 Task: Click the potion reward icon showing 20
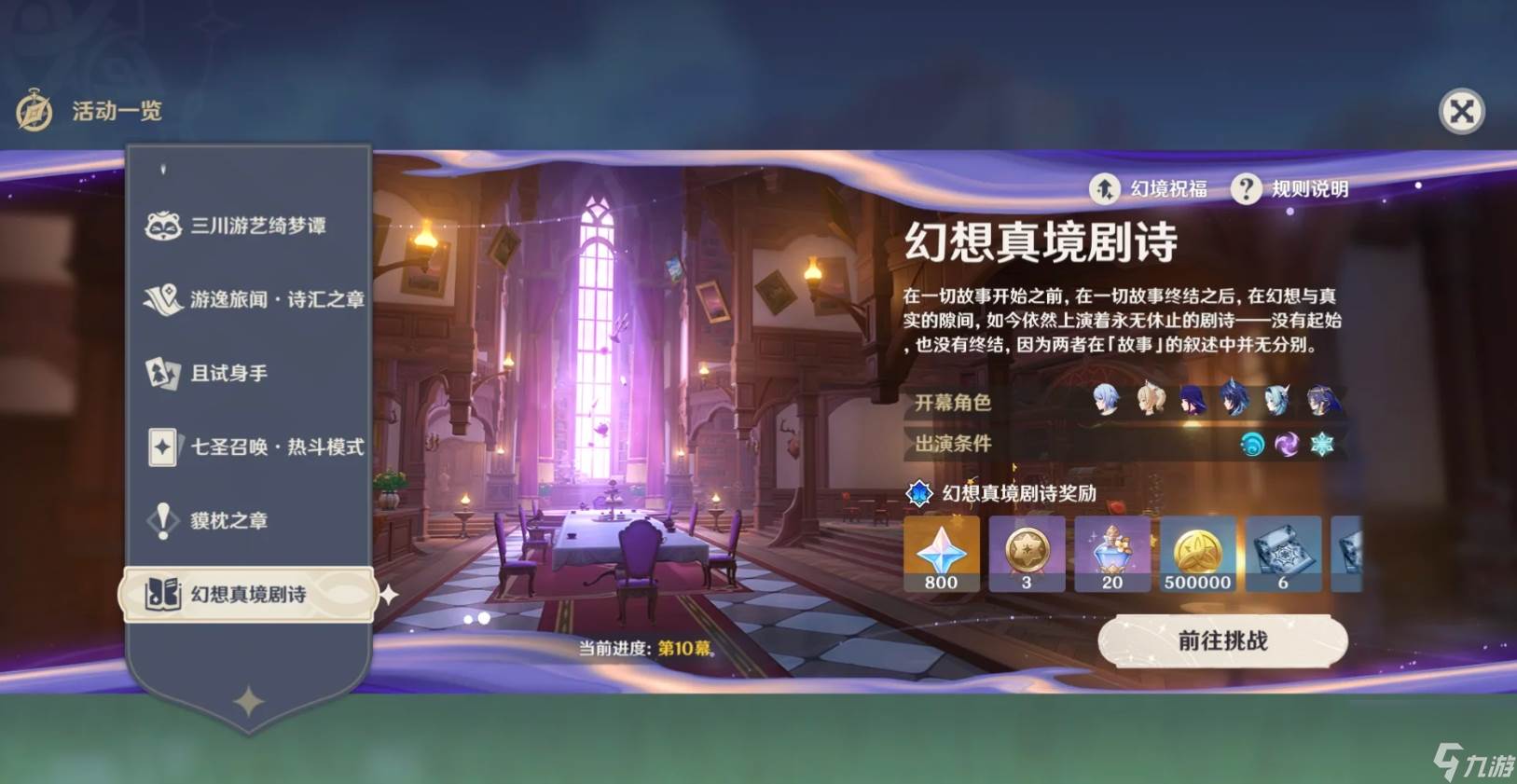pos(1112,550)
